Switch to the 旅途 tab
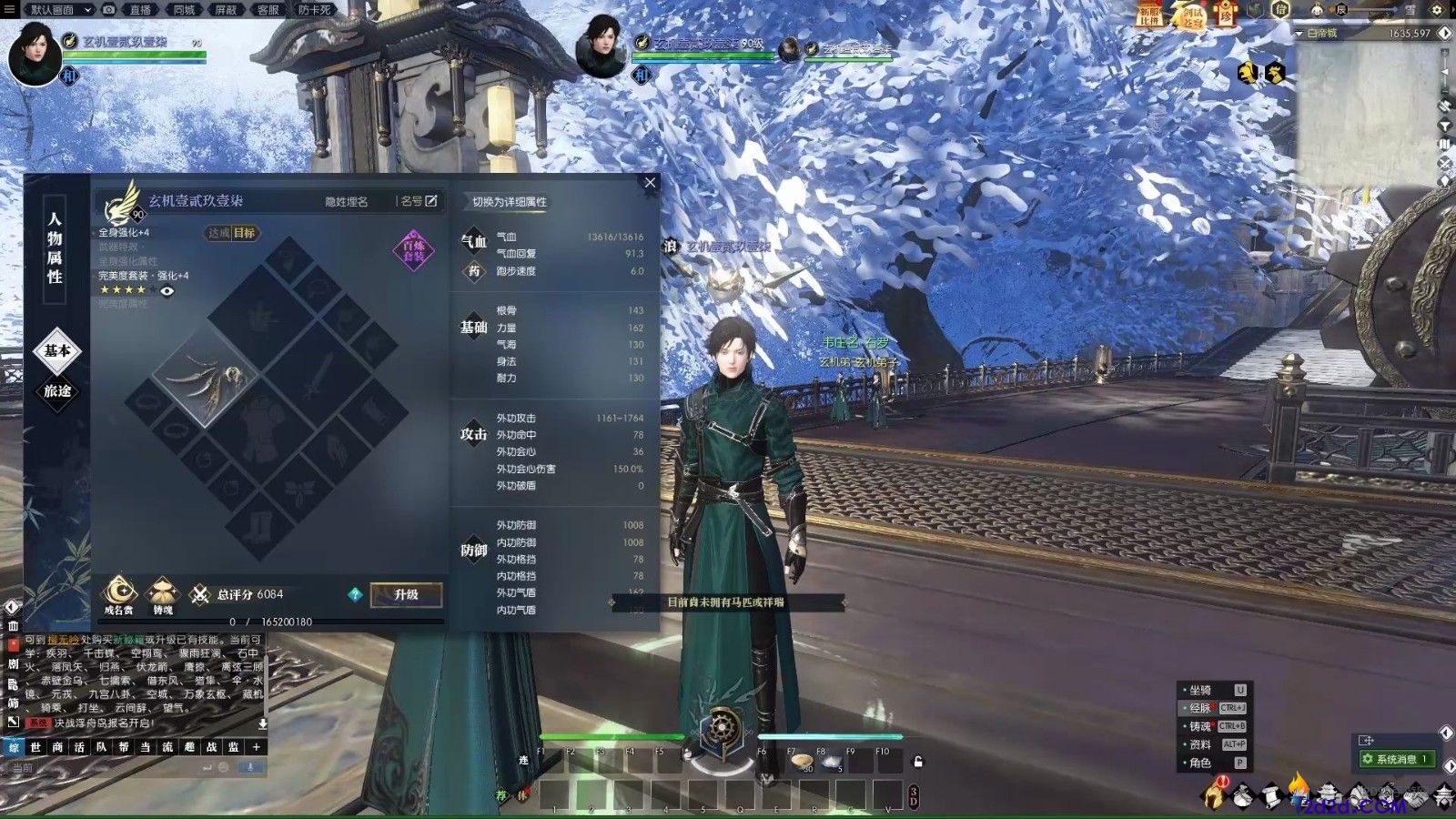1456x819 pixels. (x=57, y=391)
